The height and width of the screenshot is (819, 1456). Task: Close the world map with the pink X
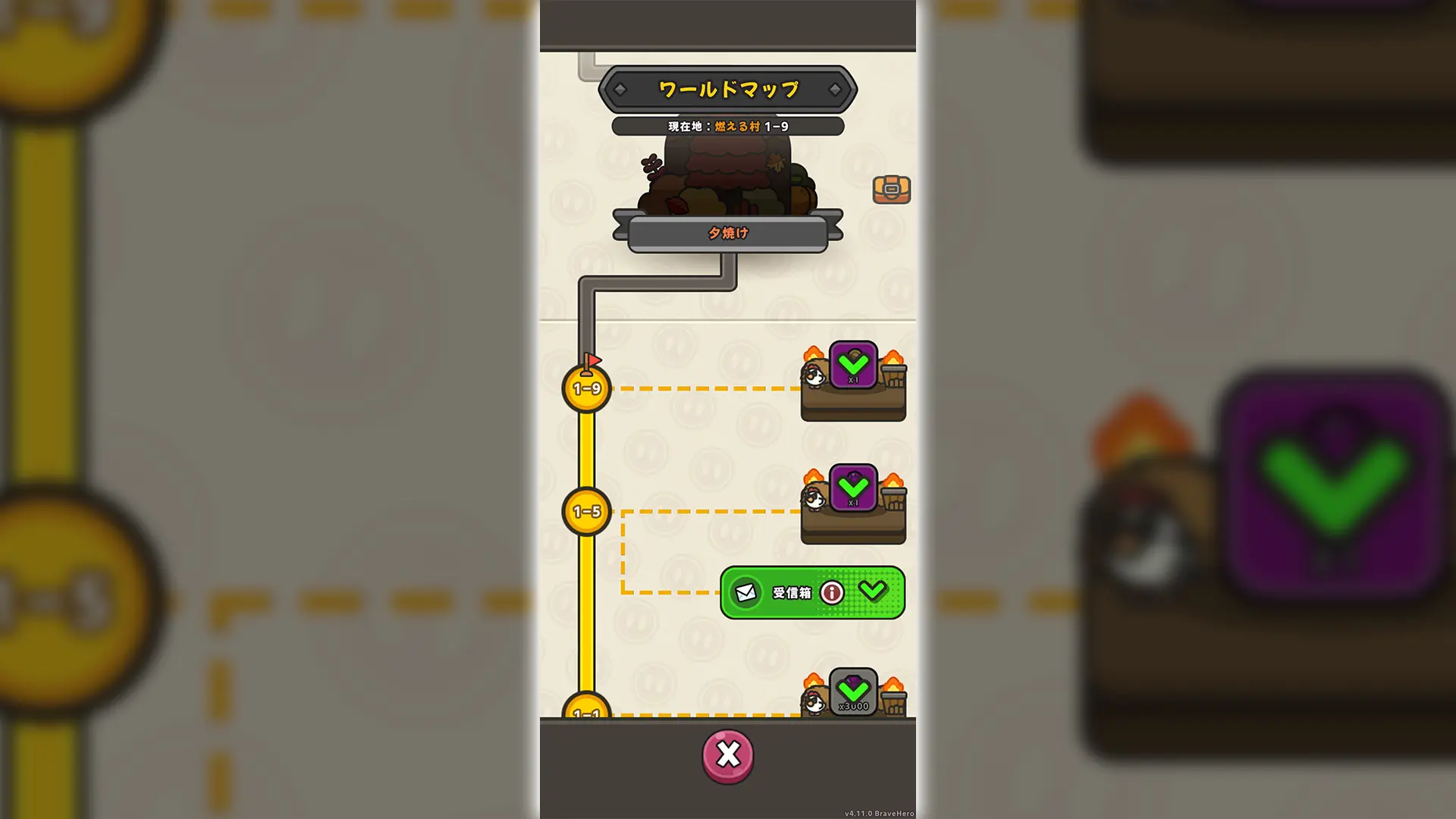click(x=727, y=755)
